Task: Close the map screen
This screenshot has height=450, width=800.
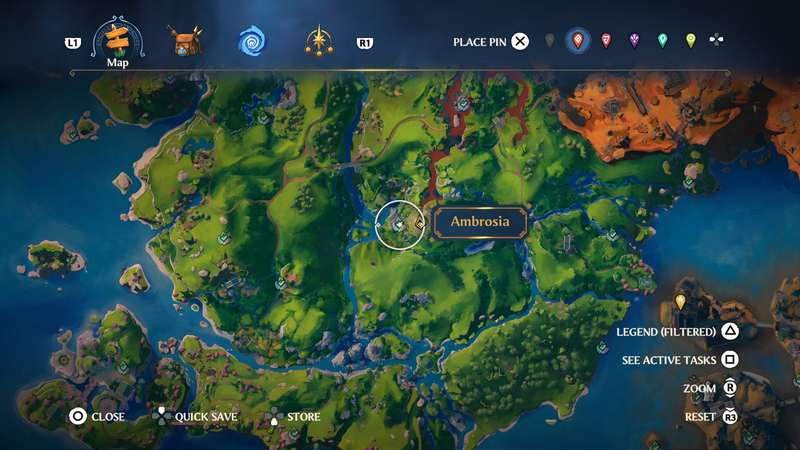Action: pos(97,417)
